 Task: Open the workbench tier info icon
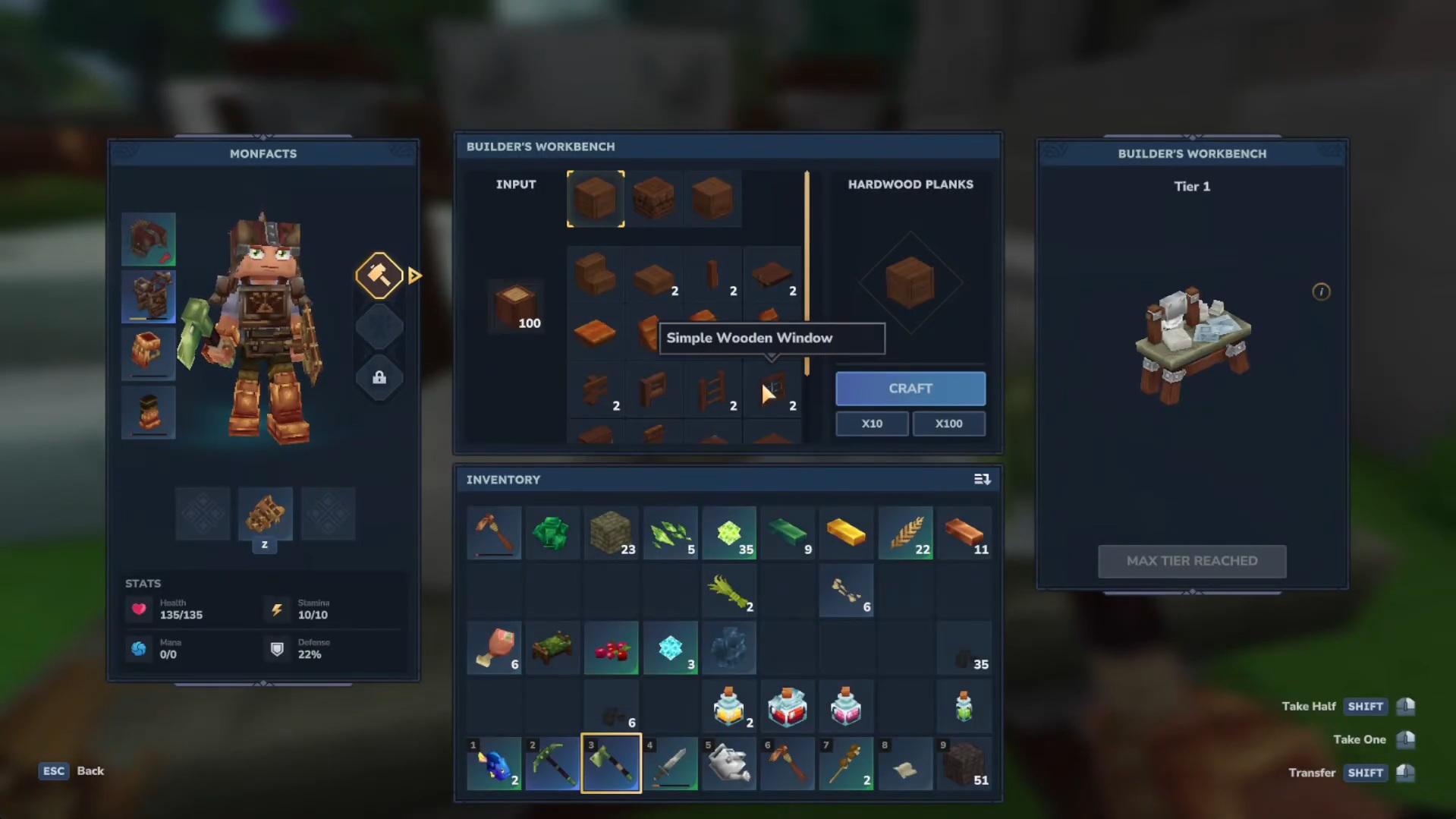point(1321,291)
